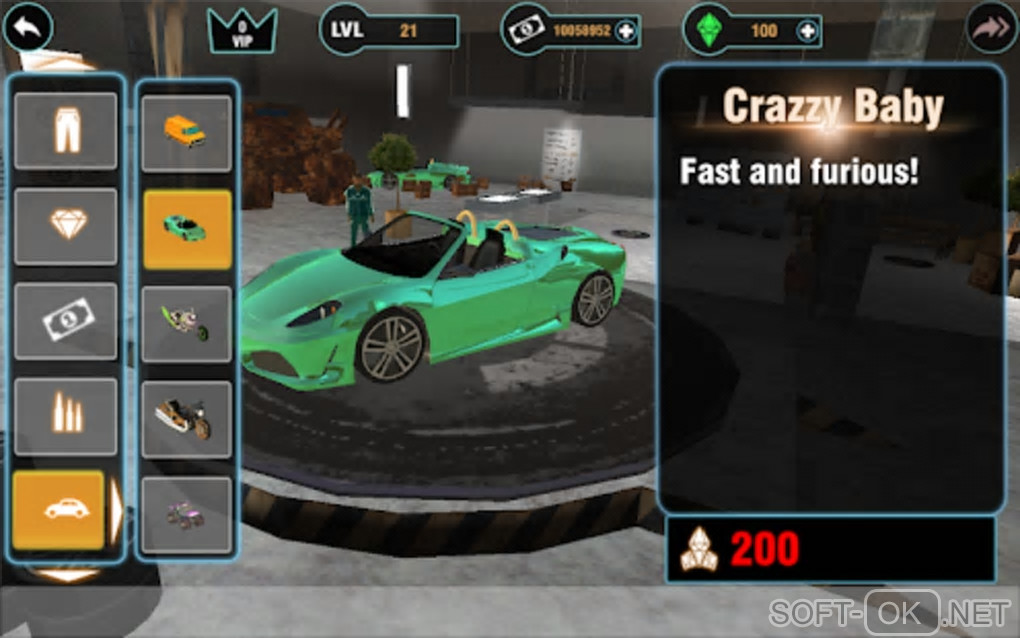Screen dimensions: 1020x638
Task: Choose the green sports car thumbnail
Action: coord(186,229)
